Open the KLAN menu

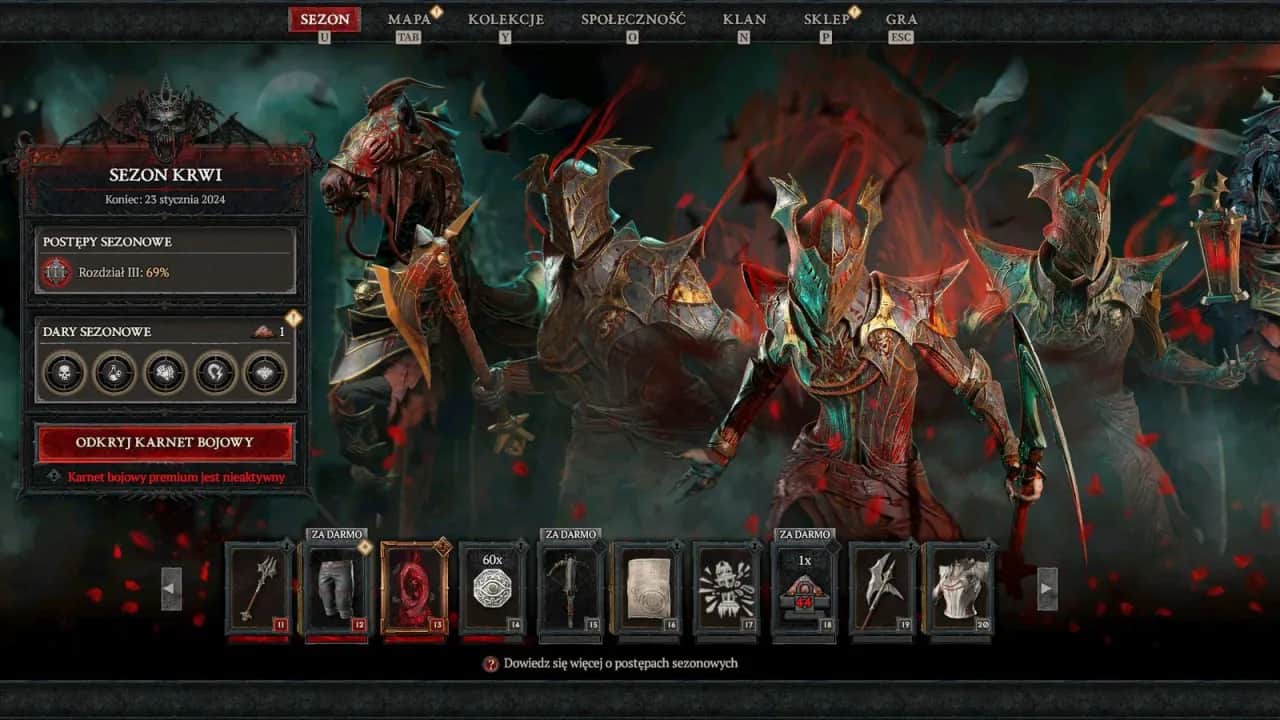pos(742,18)
